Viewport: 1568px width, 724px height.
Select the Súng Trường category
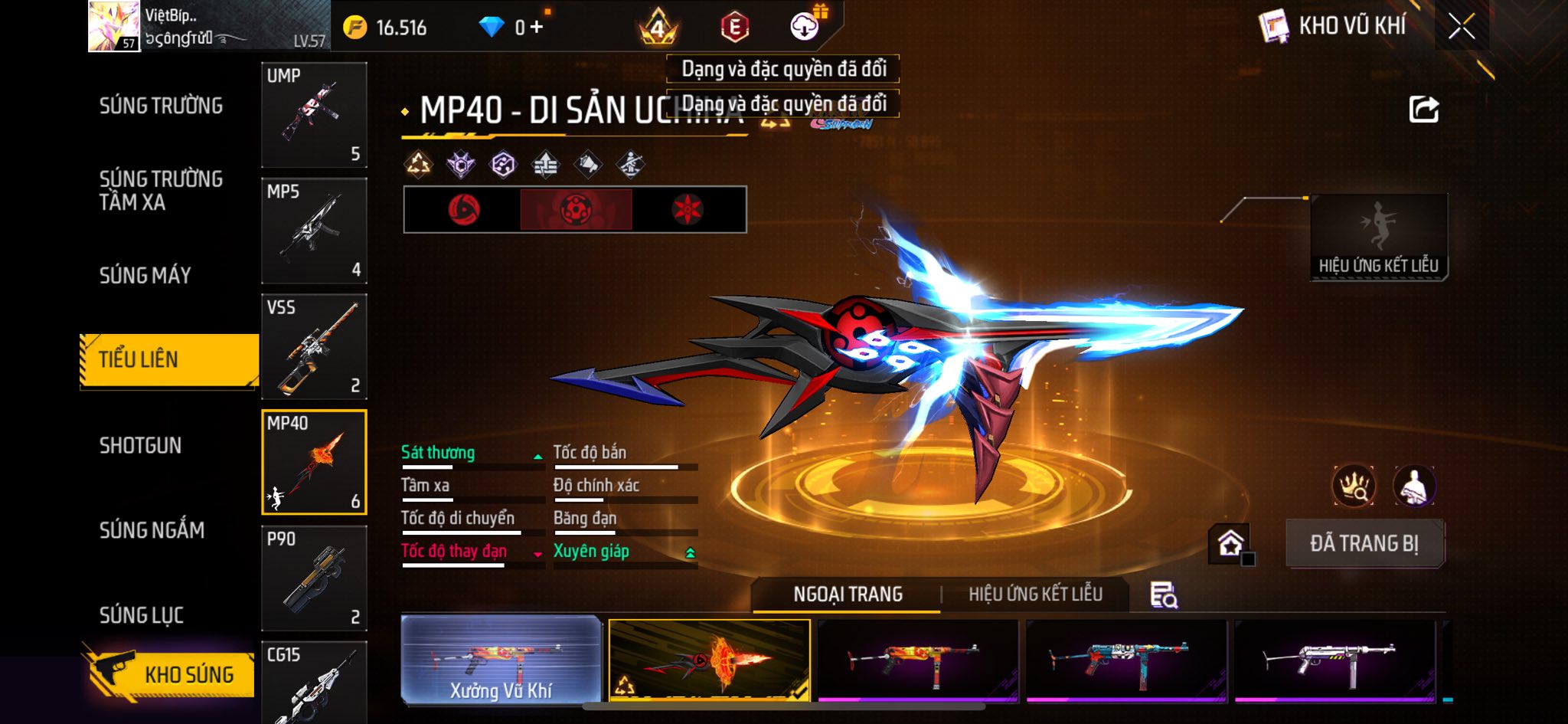pos(161,106)
